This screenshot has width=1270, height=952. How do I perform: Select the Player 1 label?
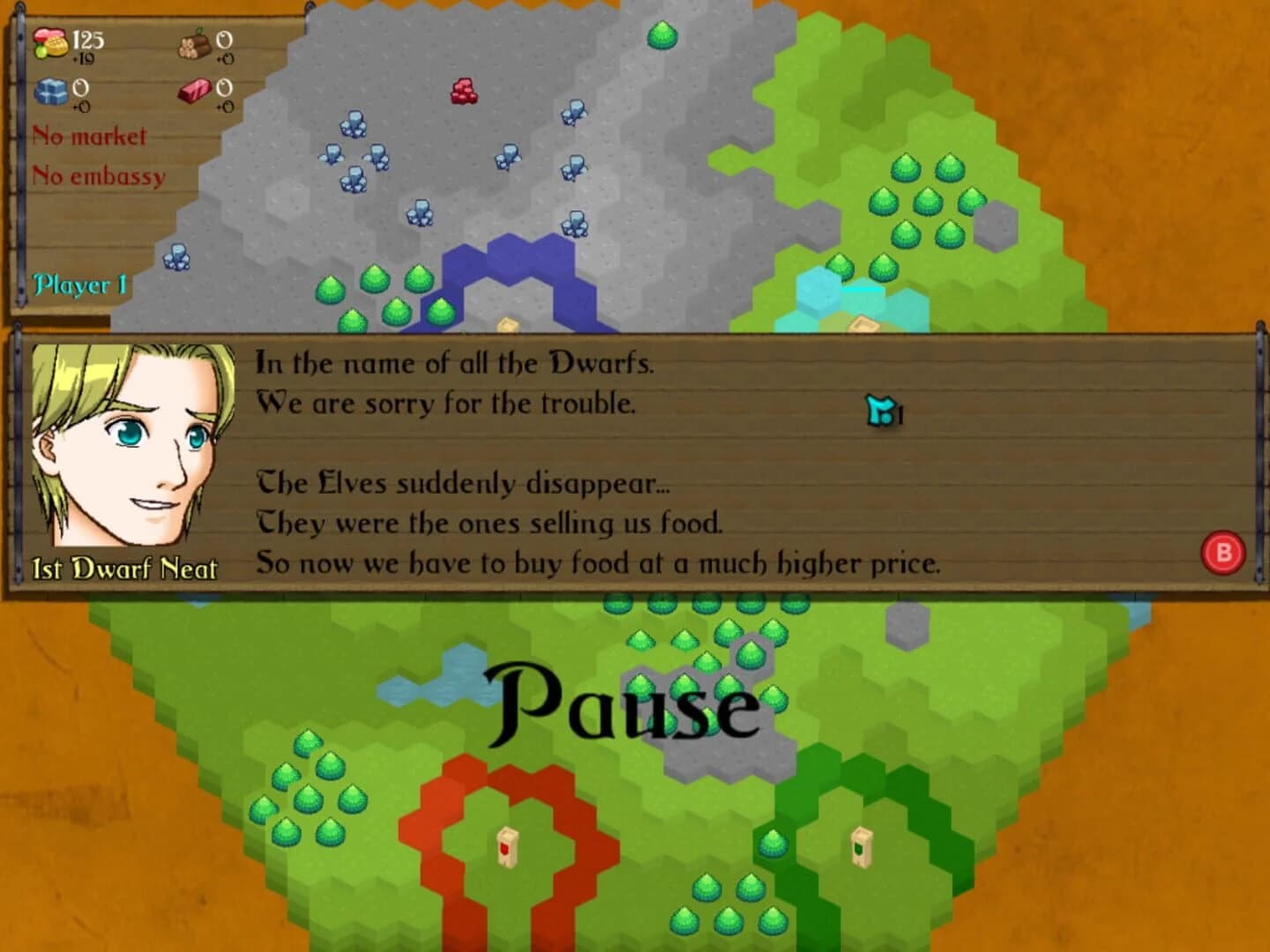(80, 286)
